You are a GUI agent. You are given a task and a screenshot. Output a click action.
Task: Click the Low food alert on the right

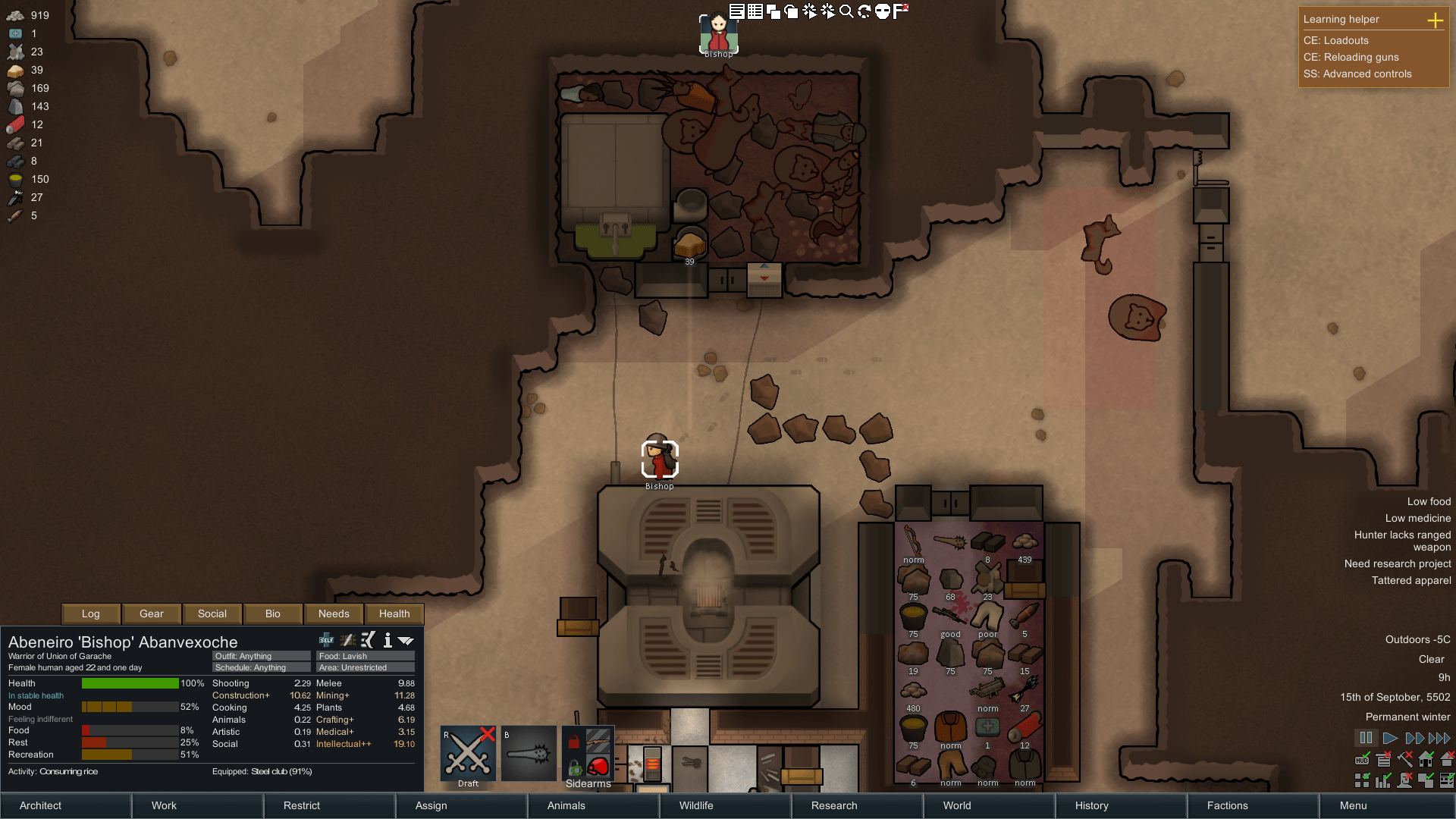tap(1429, 501)
